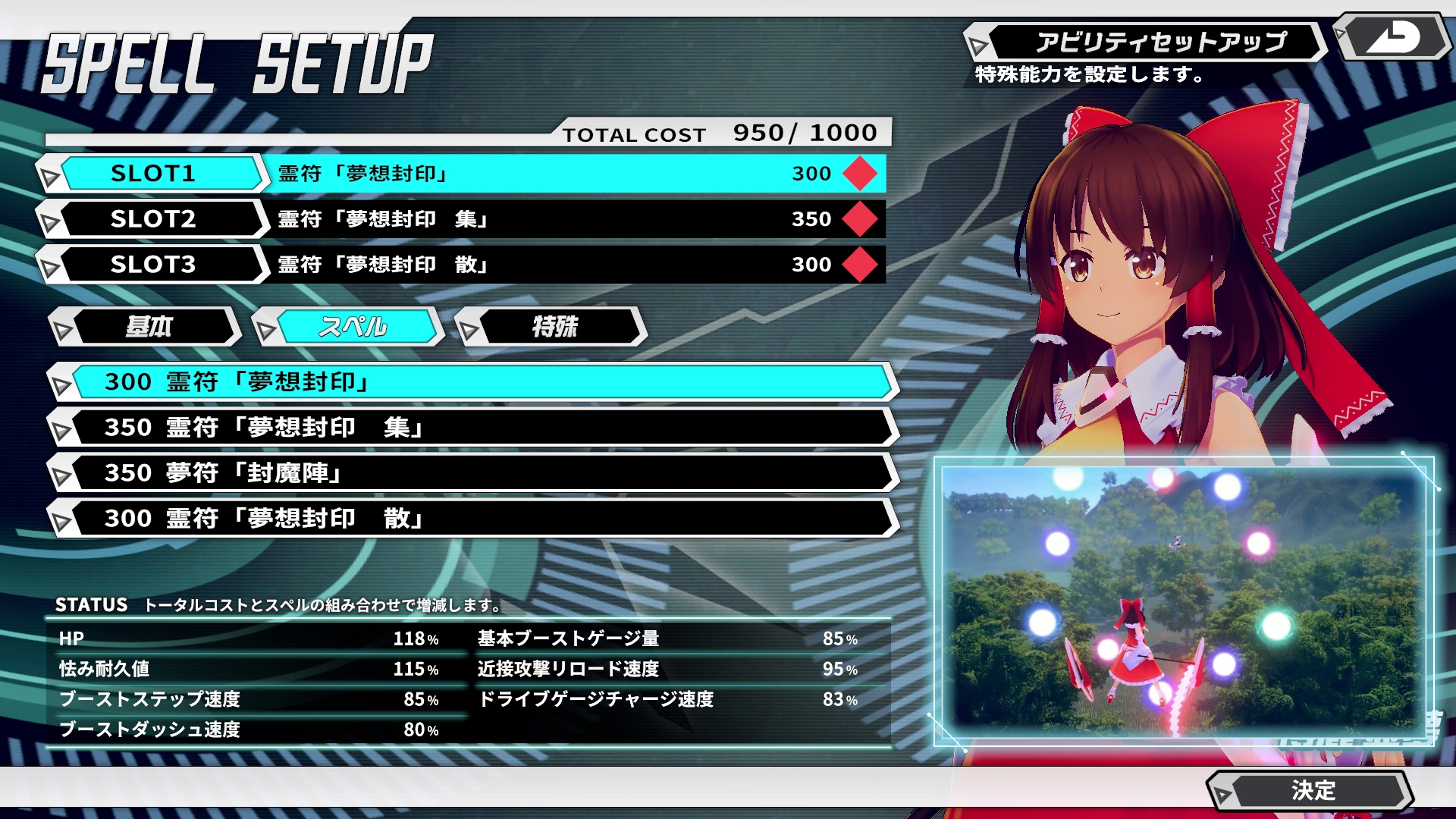Click the spell preview thumbnail

tap(1183, 601)
